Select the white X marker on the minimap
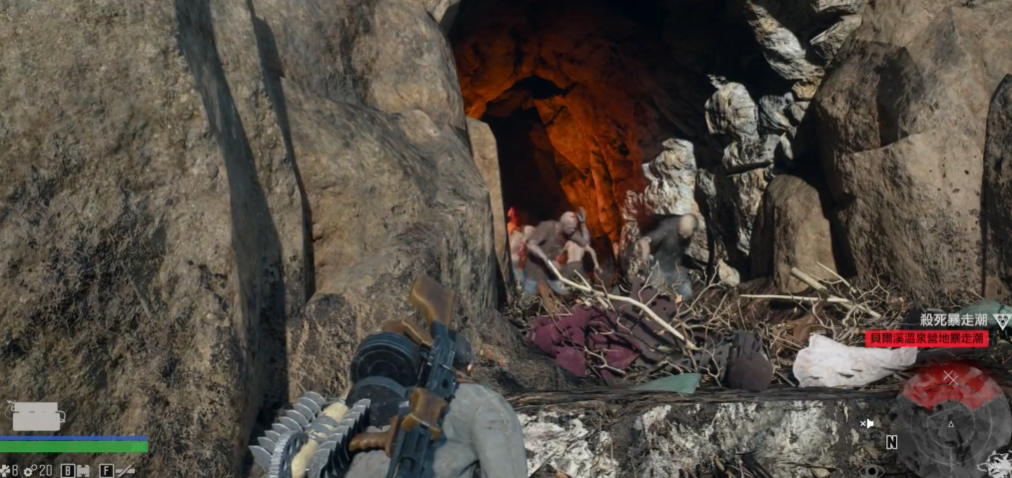Screen dimensions: 1012x478 click(x=951, y=378)
